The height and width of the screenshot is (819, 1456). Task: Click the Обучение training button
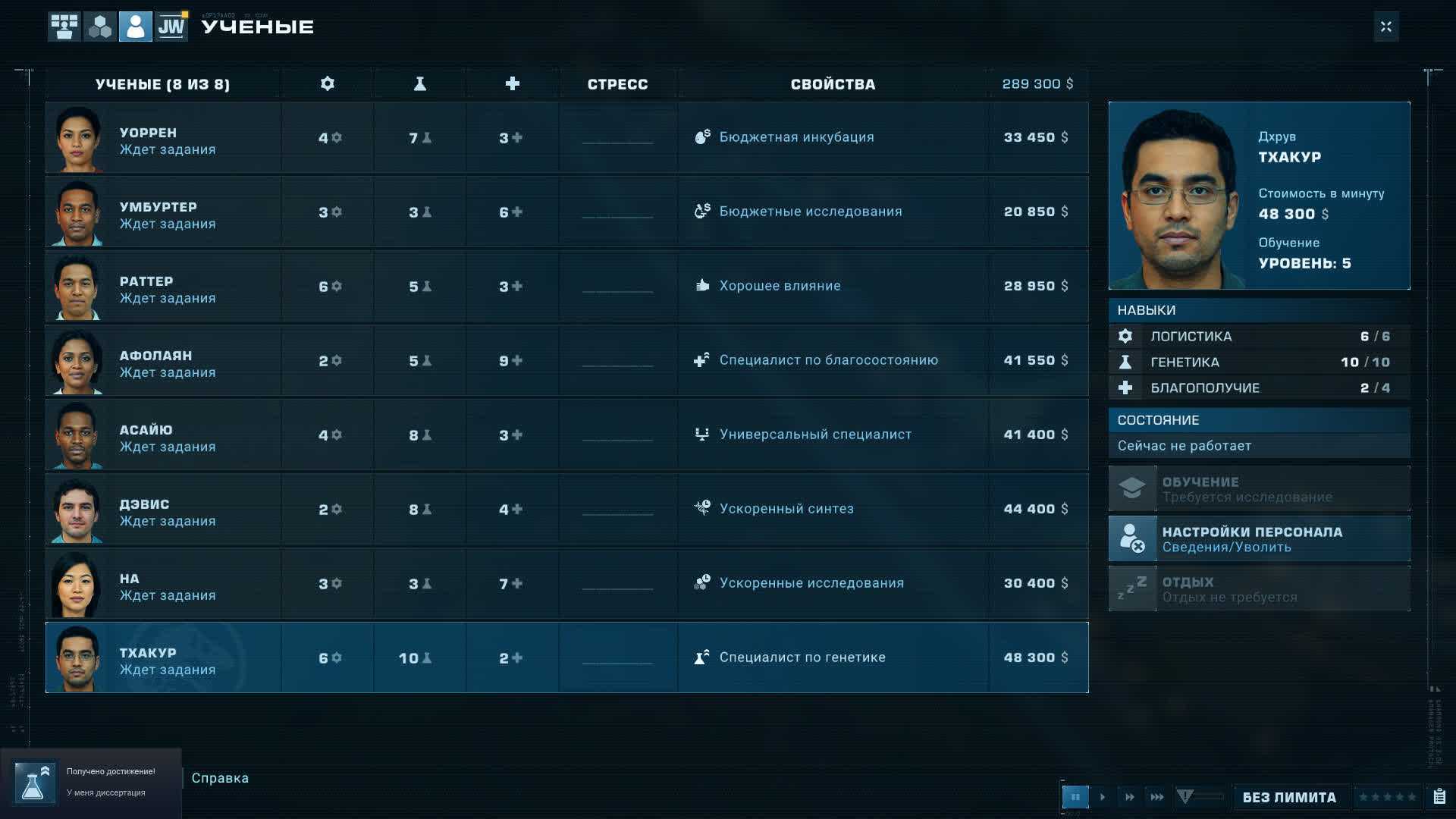pos(1259,489)
